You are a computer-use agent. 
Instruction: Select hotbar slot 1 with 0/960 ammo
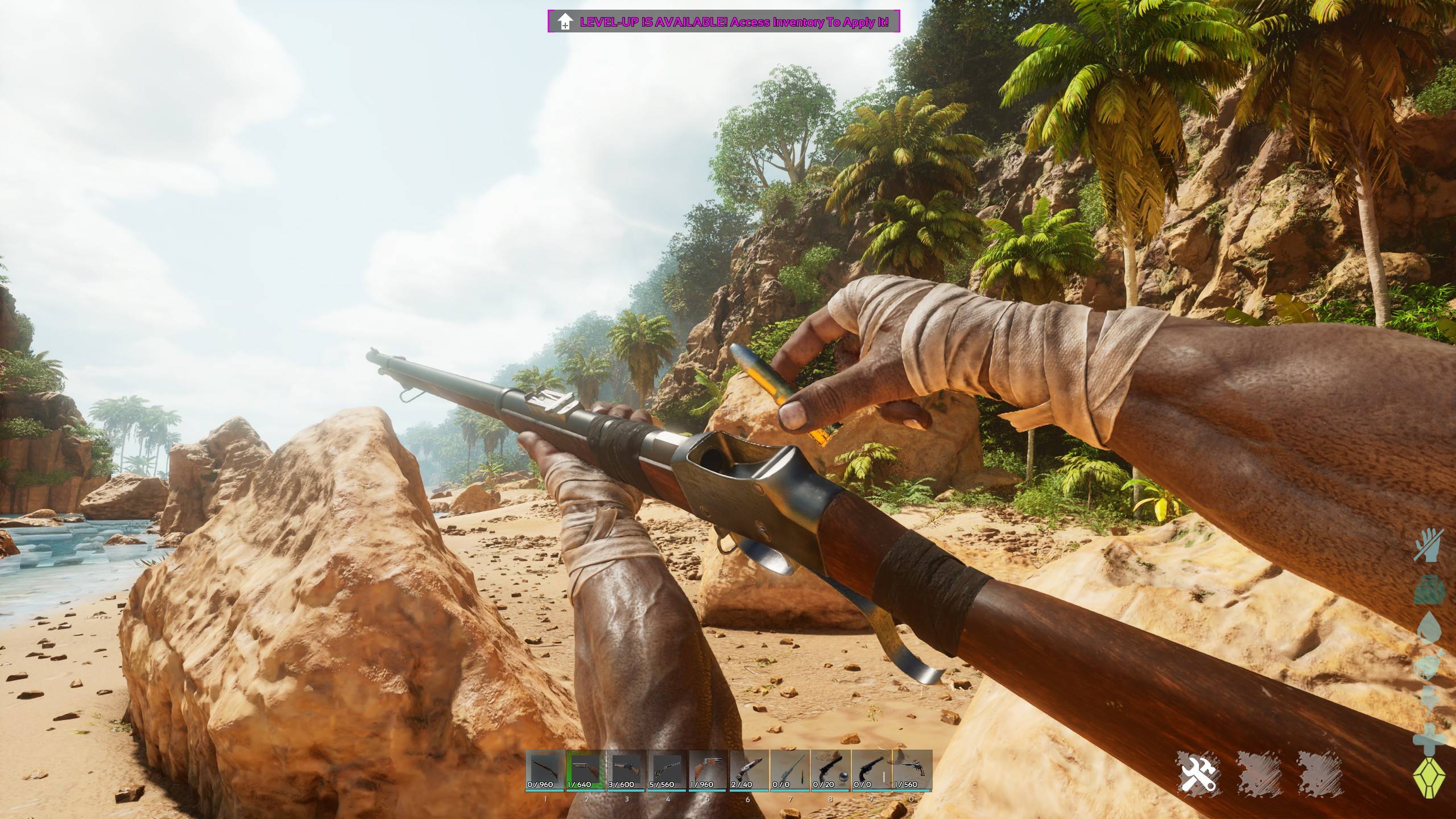(x=545, y=770)
